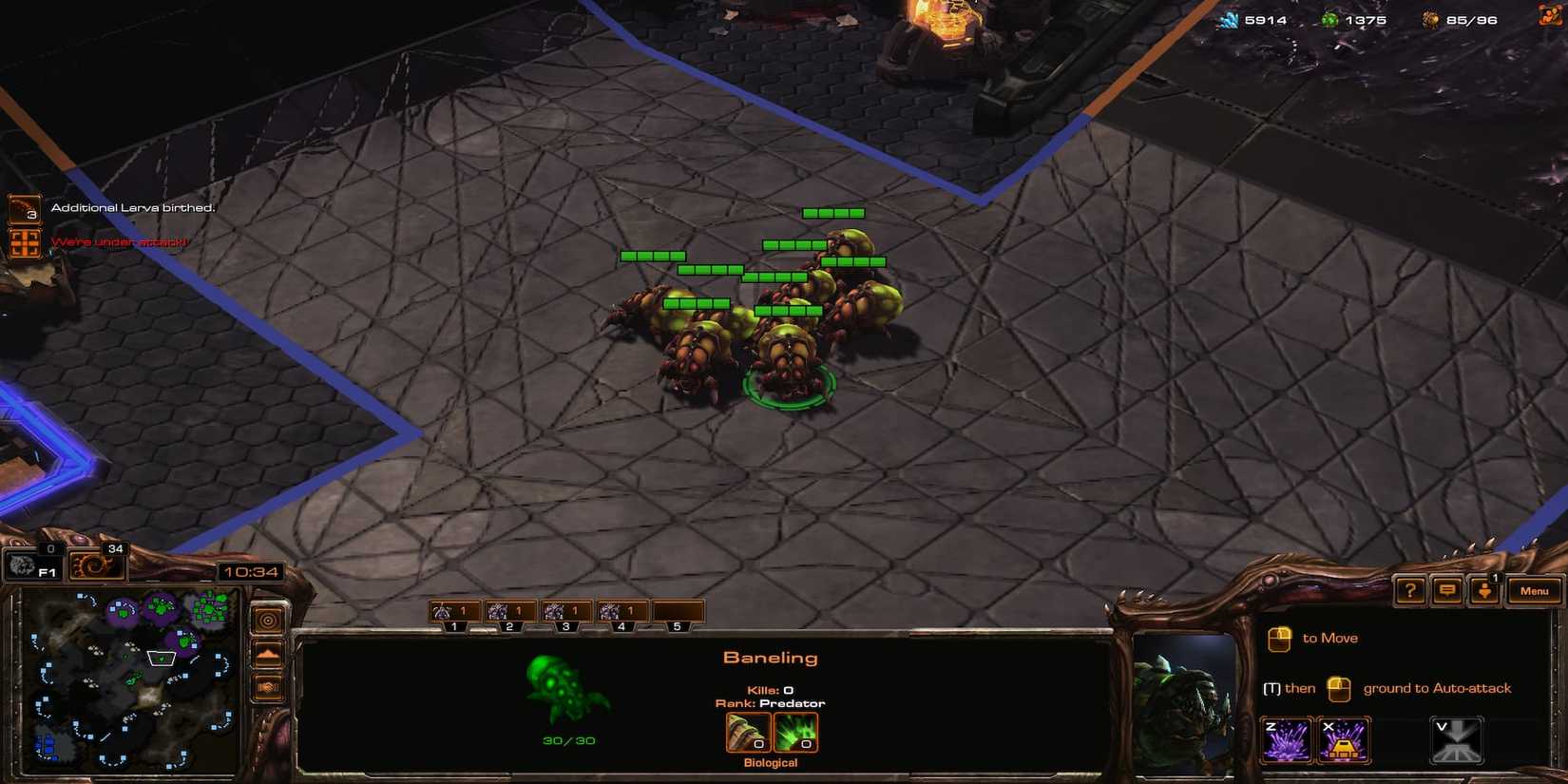Screen dimensions: 1568x784
Task: Select the Explode (Z) ability icon
Action: 1288,738
